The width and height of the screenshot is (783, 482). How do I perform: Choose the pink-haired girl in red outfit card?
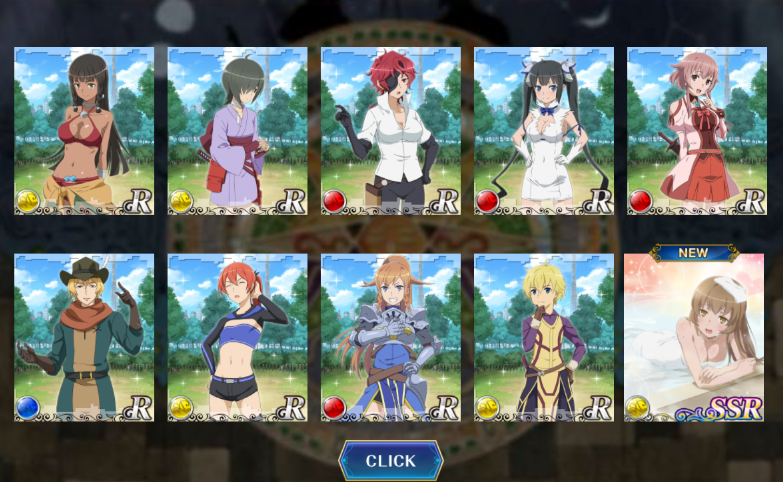click(696, 130)
